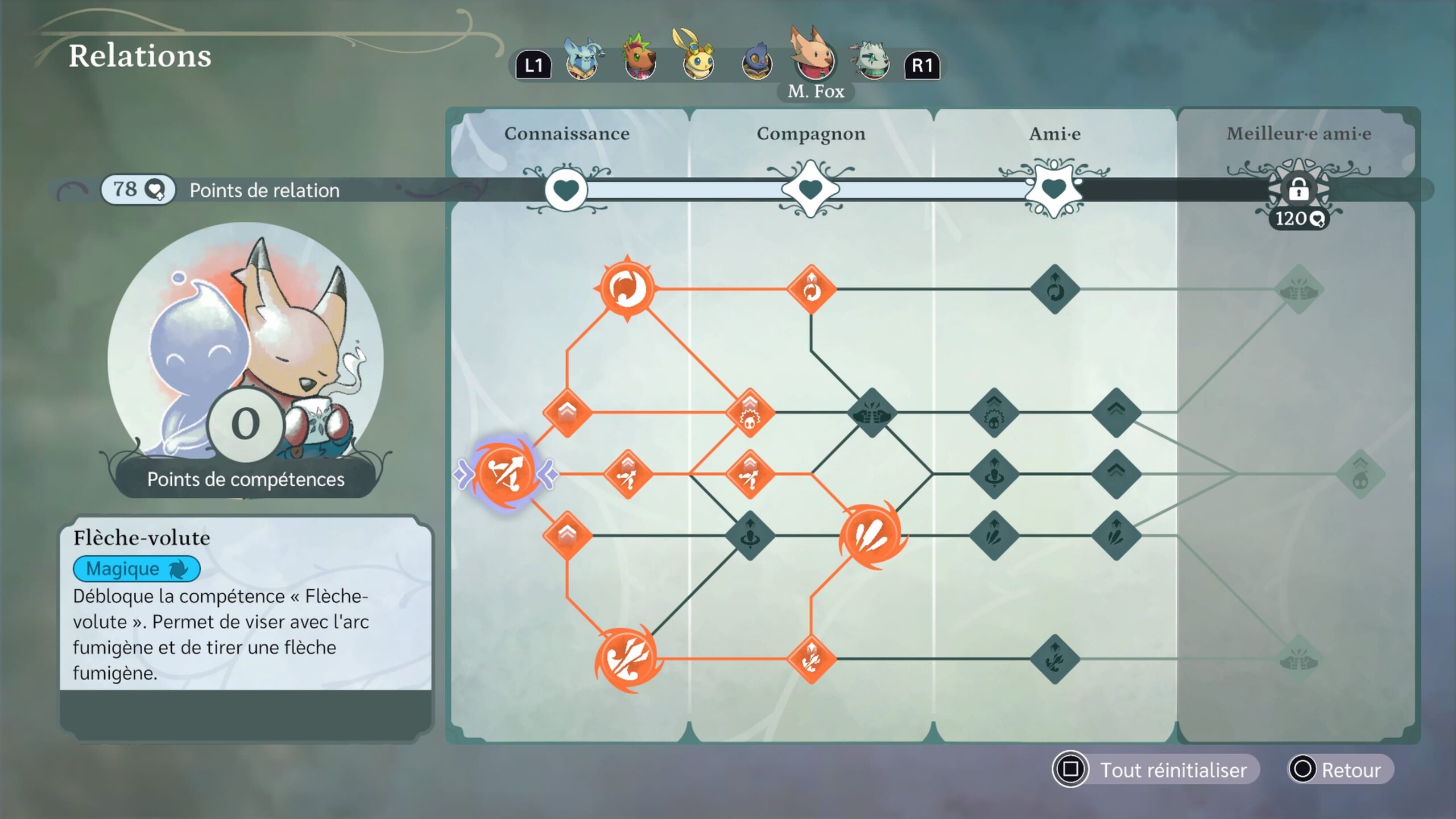This screenshot has height=819, width=1456.
Task: Select the large orange fleur-de-lis skill node
Action: click(628, 659)
